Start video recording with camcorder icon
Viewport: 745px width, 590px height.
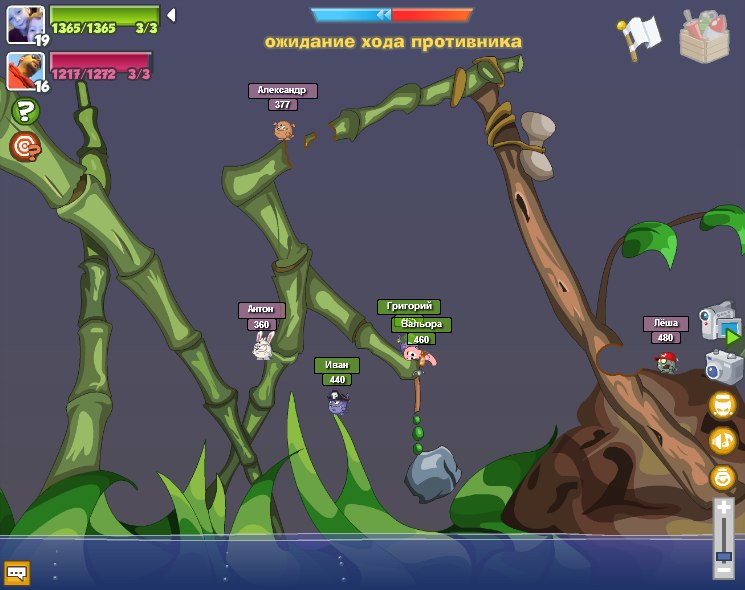[x=720, y=325]
